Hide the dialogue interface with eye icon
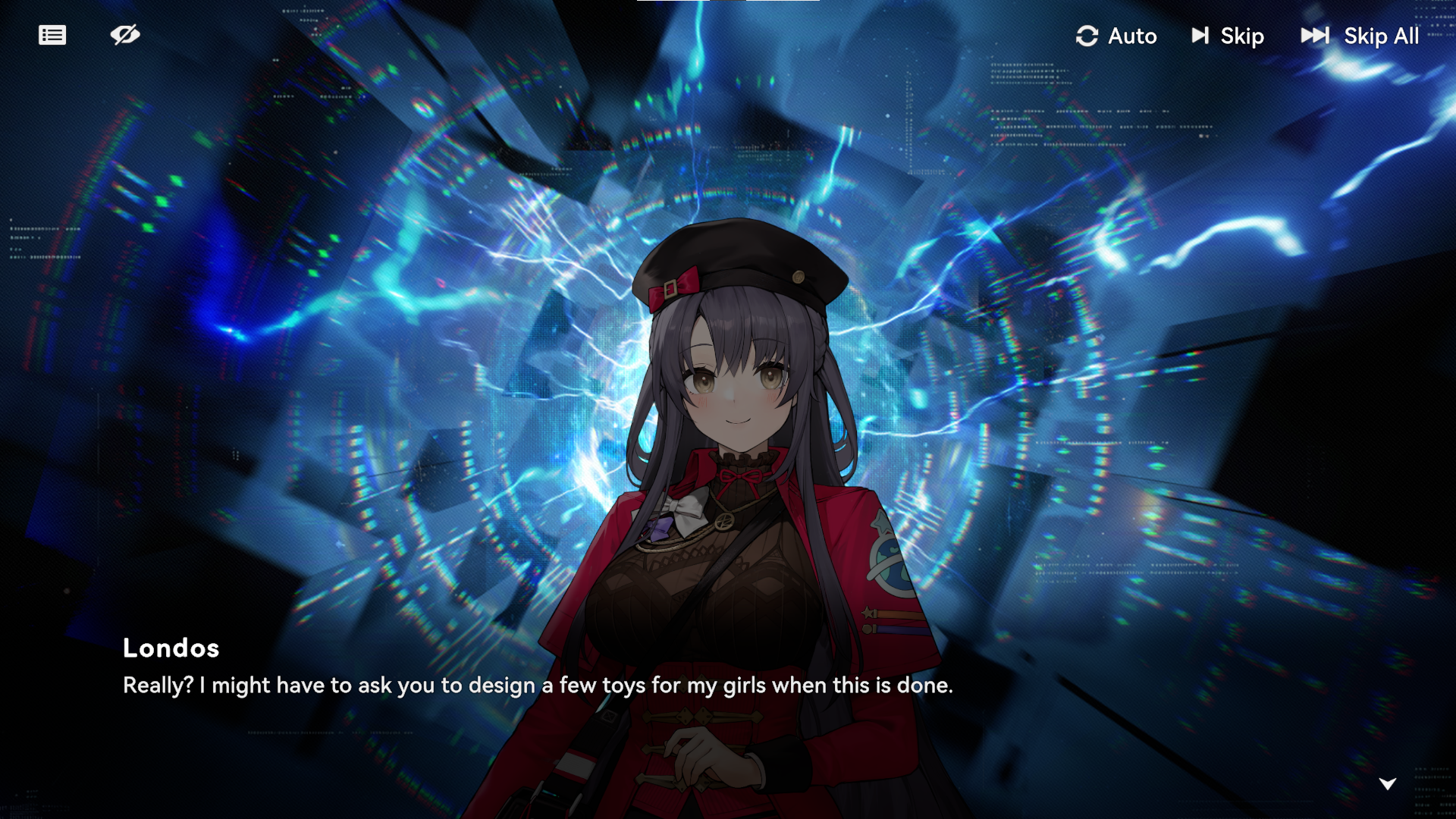 coord(125,35)
